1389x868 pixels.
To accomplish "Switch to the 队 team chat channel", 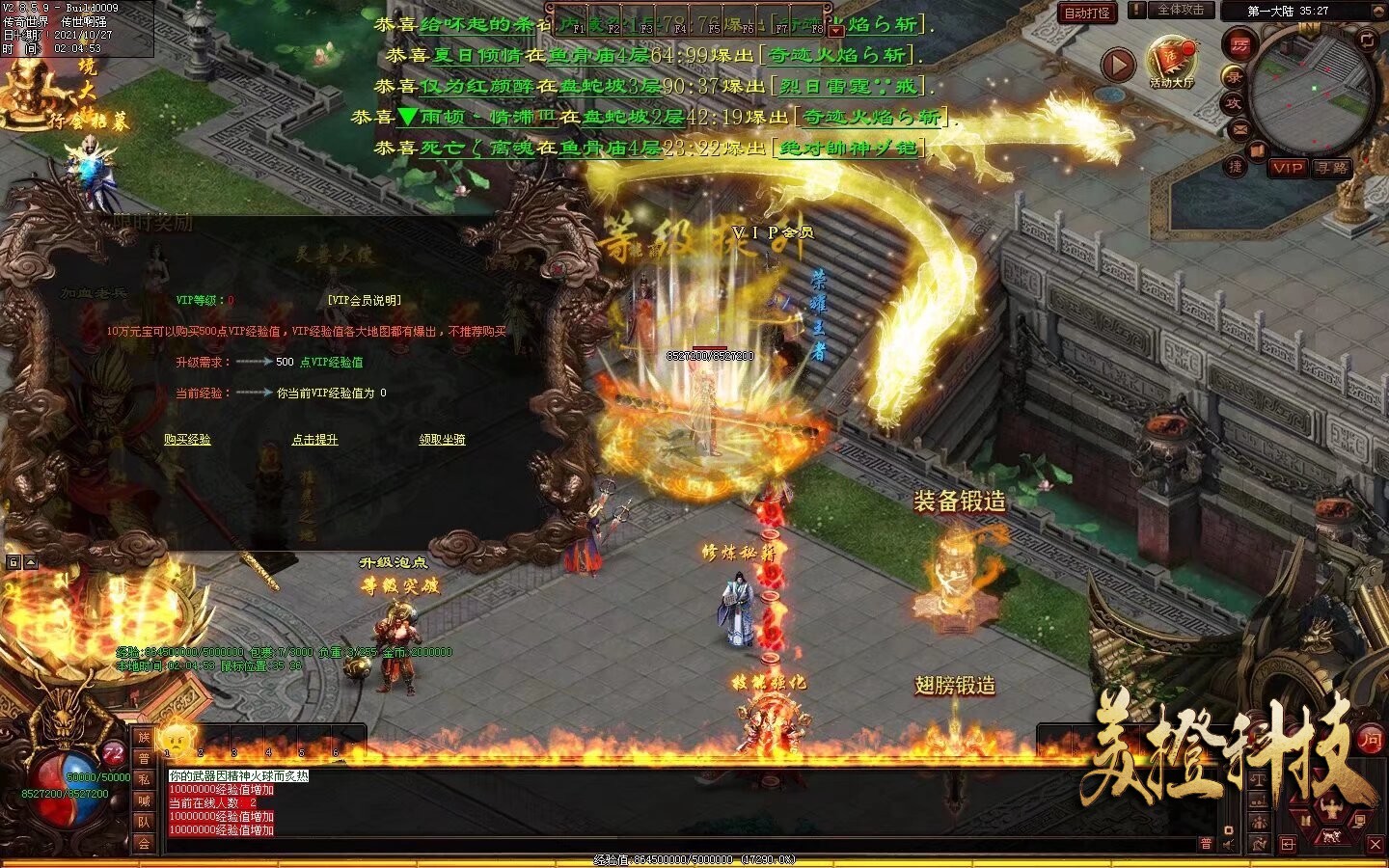I will point(144,822).
